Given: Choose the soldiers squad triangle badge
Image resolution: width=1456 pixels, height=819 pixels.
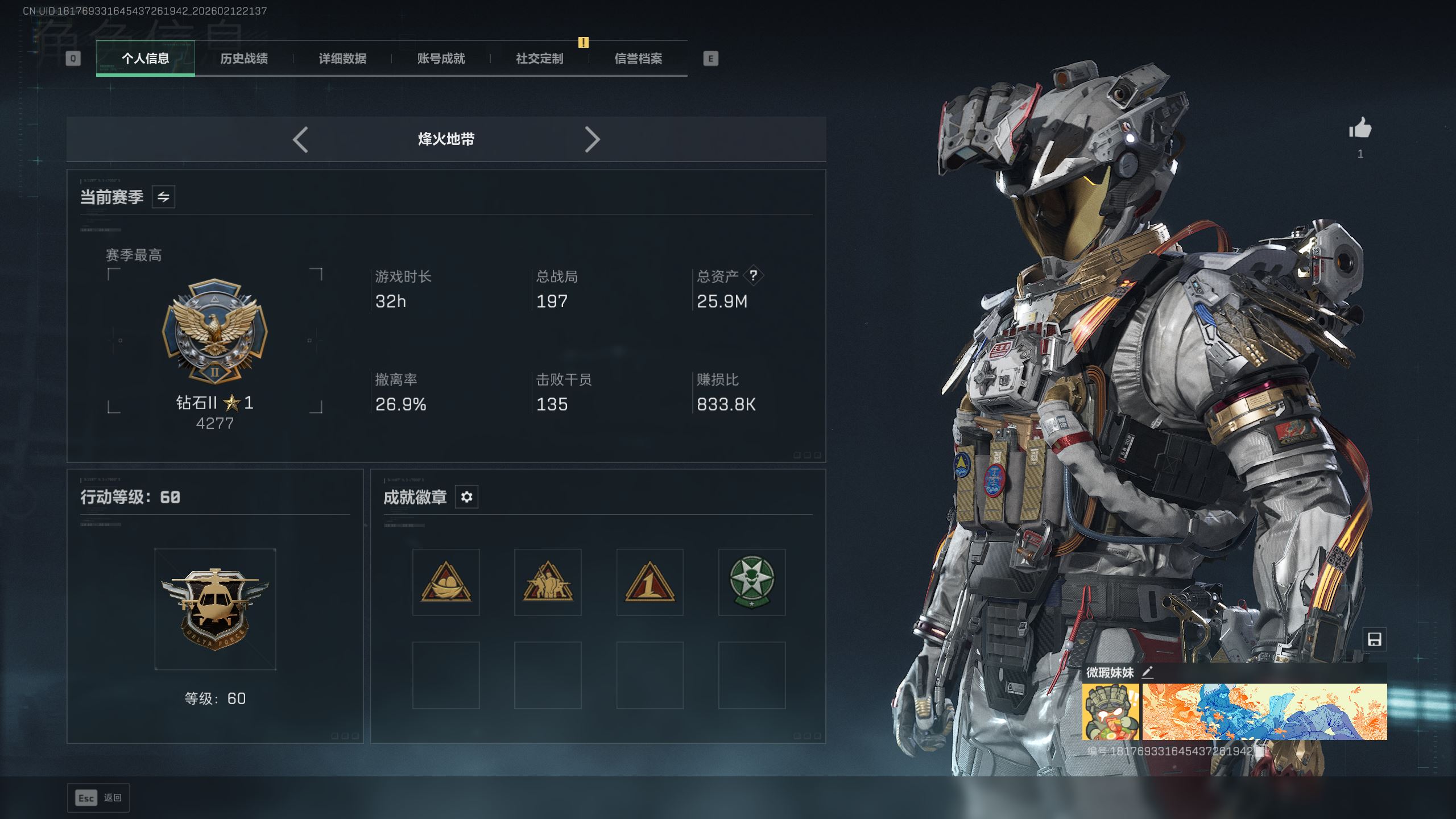Looking at the screenshot, I should [548, 582].
